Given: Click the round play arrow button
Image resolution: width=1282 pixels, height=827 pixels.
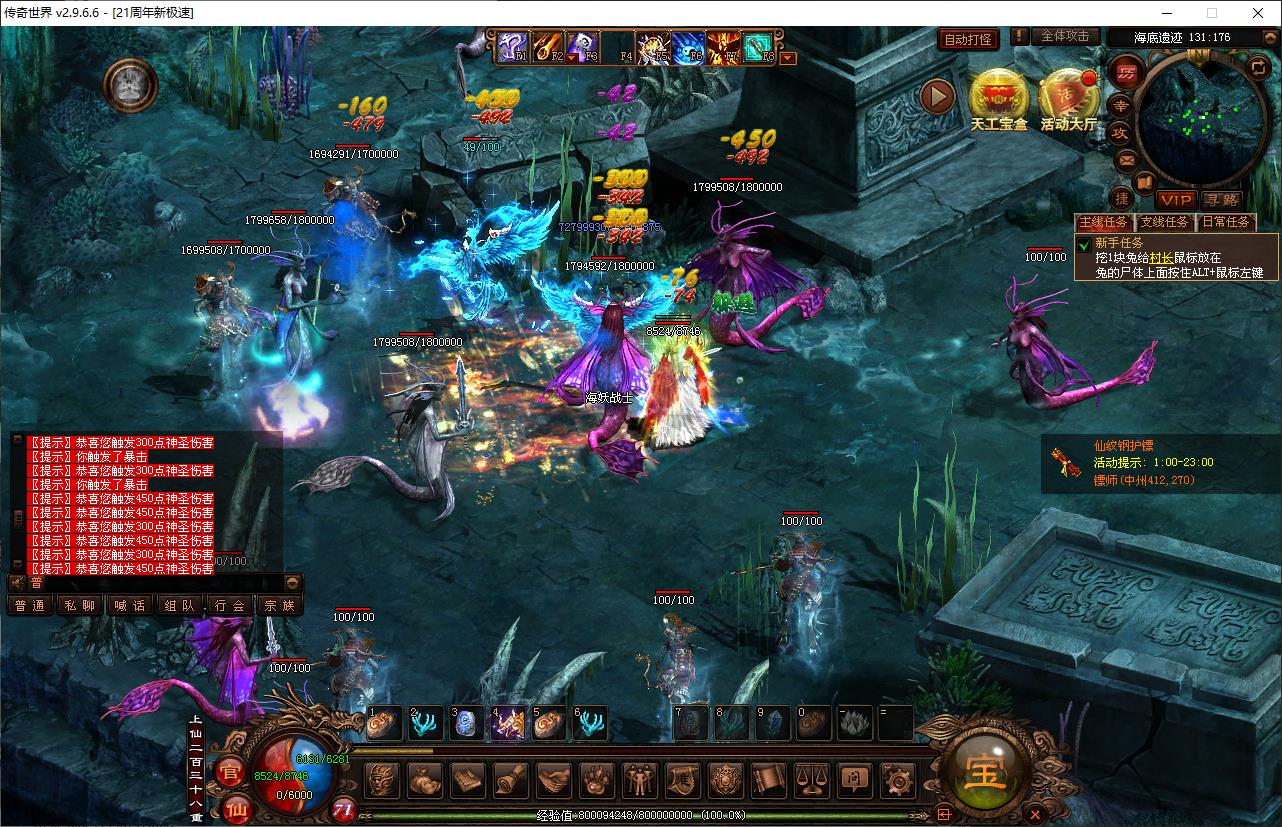Looking at the screenshot, I should click(938, 96).
